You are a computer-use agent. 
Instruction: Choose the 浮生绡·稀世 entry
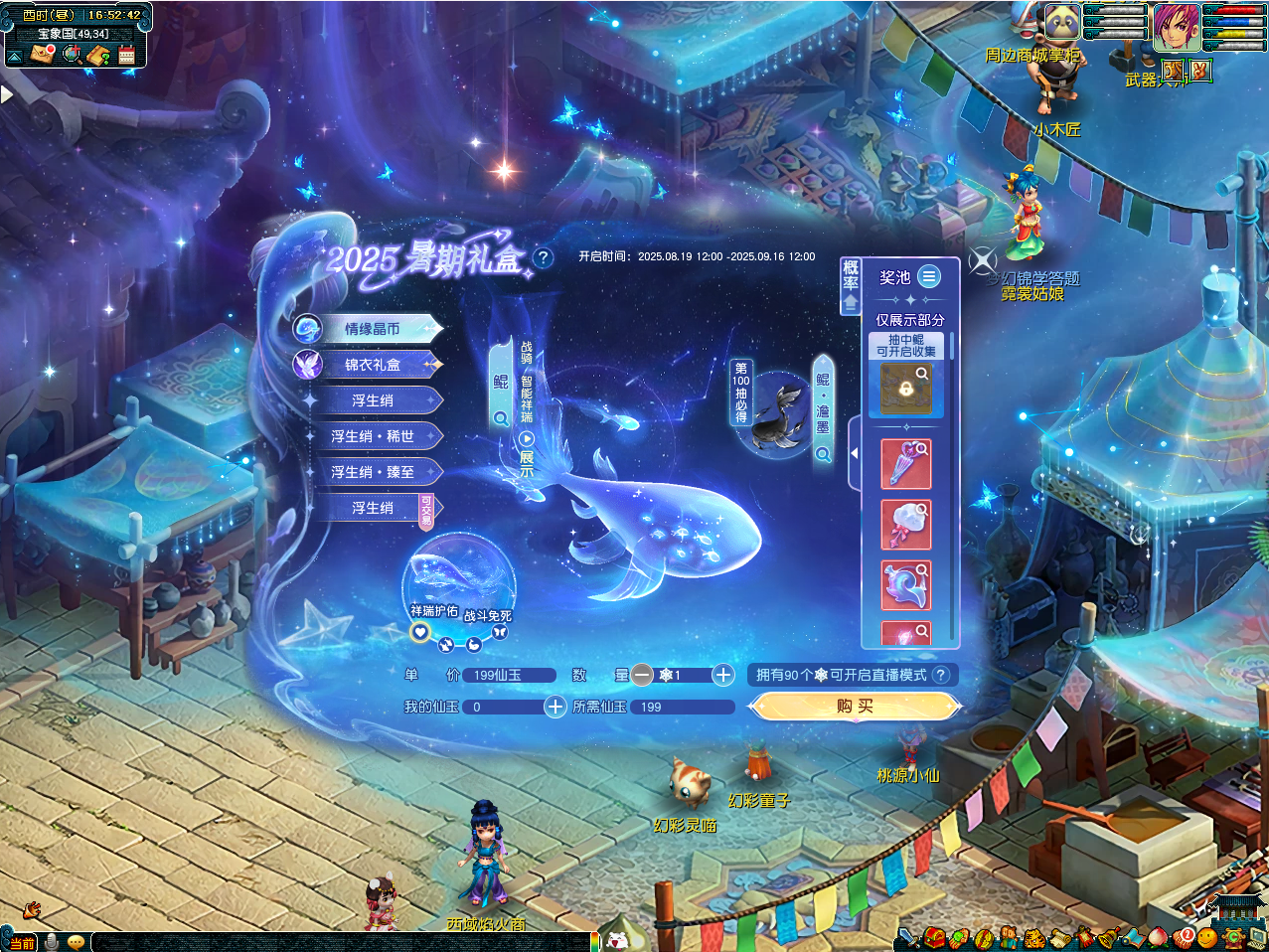pyautogui.click(x=372, y=436)
